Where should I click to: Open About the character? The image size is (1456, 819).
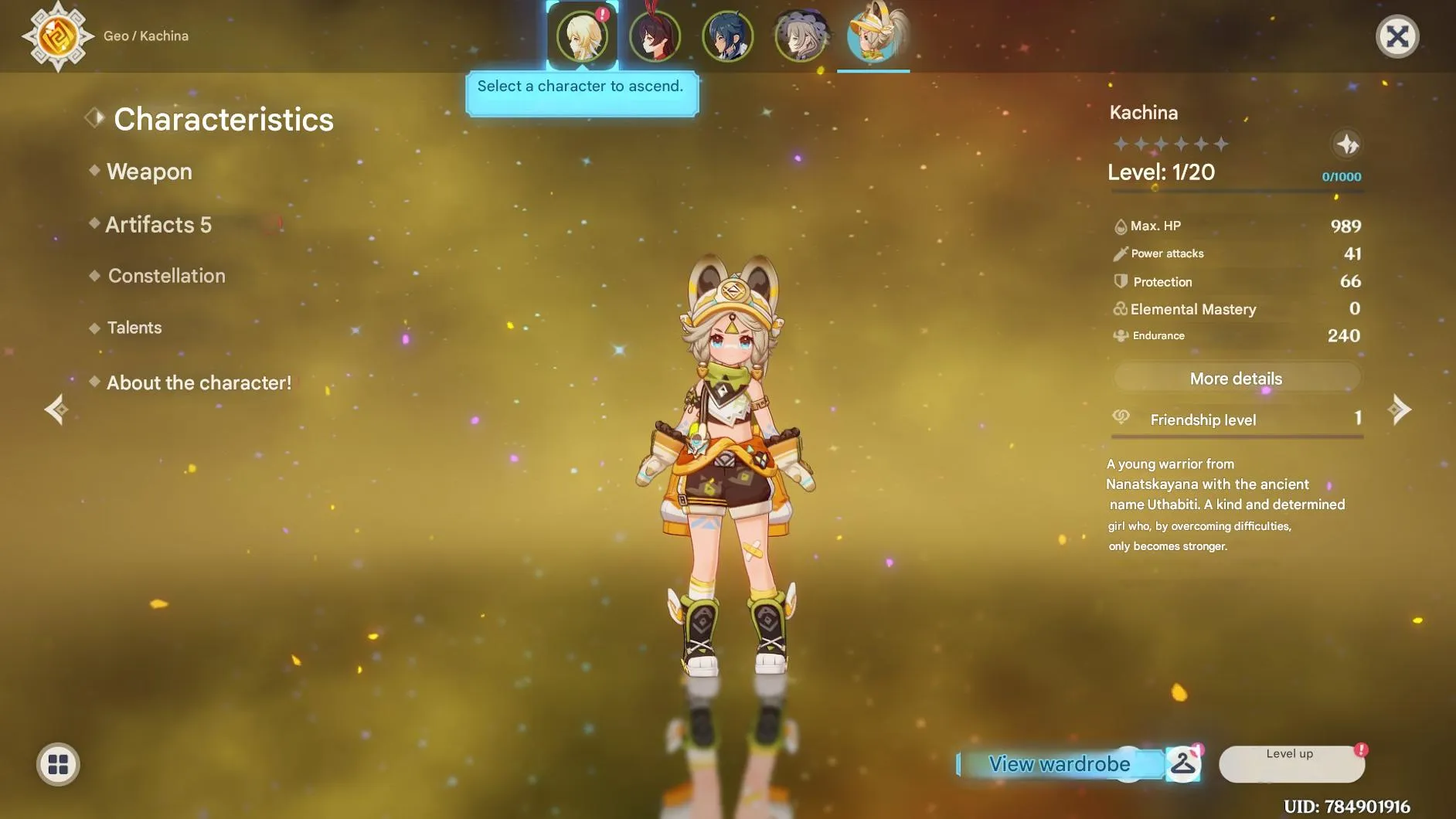click(x=199, y=383)
